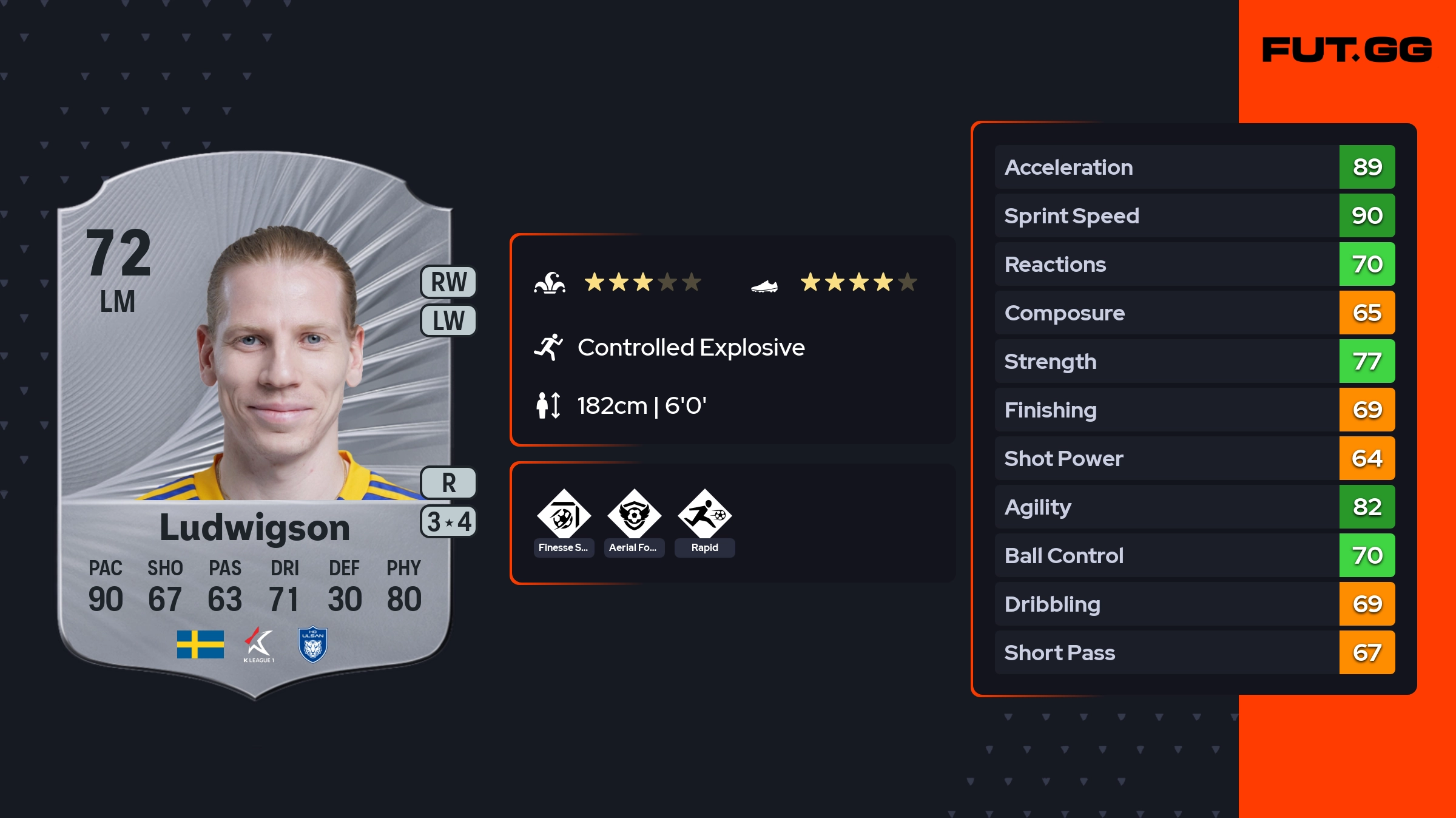Click the Controlled Explosive running icon
Image resolution: width=1456 pixels, height=818 pixels.
point(548,347)
